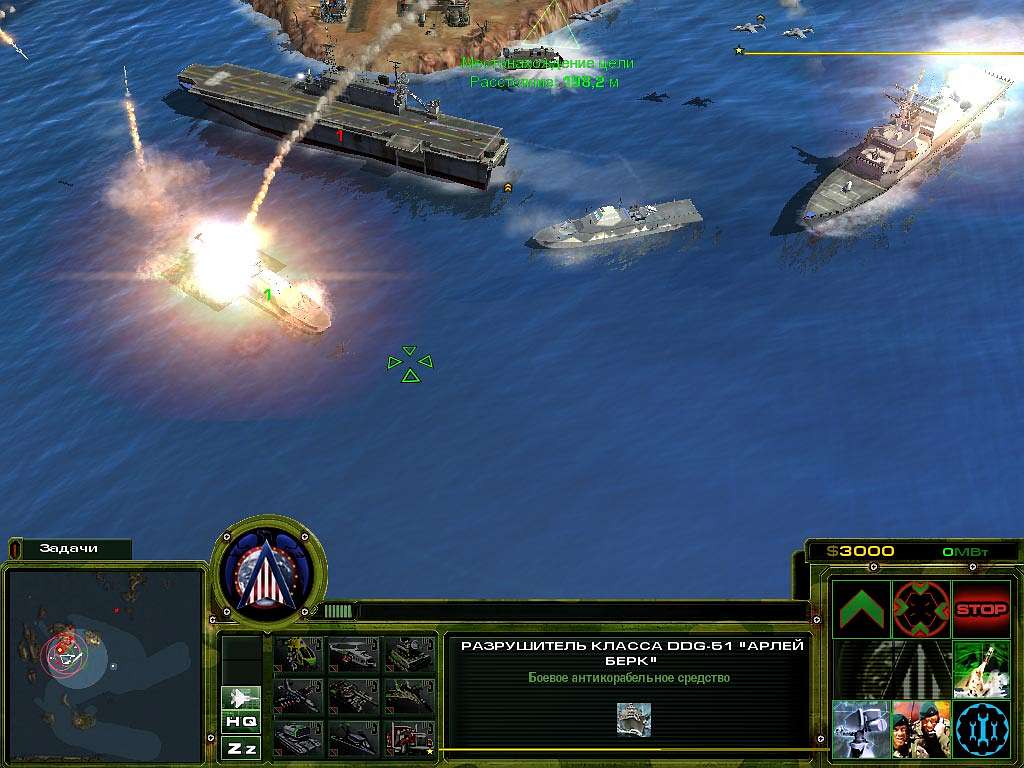Jump to headquarters with the HQ button

(241, 721)
